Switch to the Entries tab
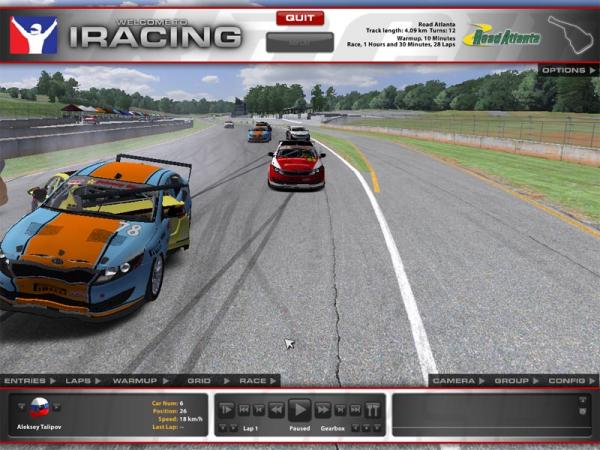The height and width of the screenshot is (450, 600). tap(27, 381)
